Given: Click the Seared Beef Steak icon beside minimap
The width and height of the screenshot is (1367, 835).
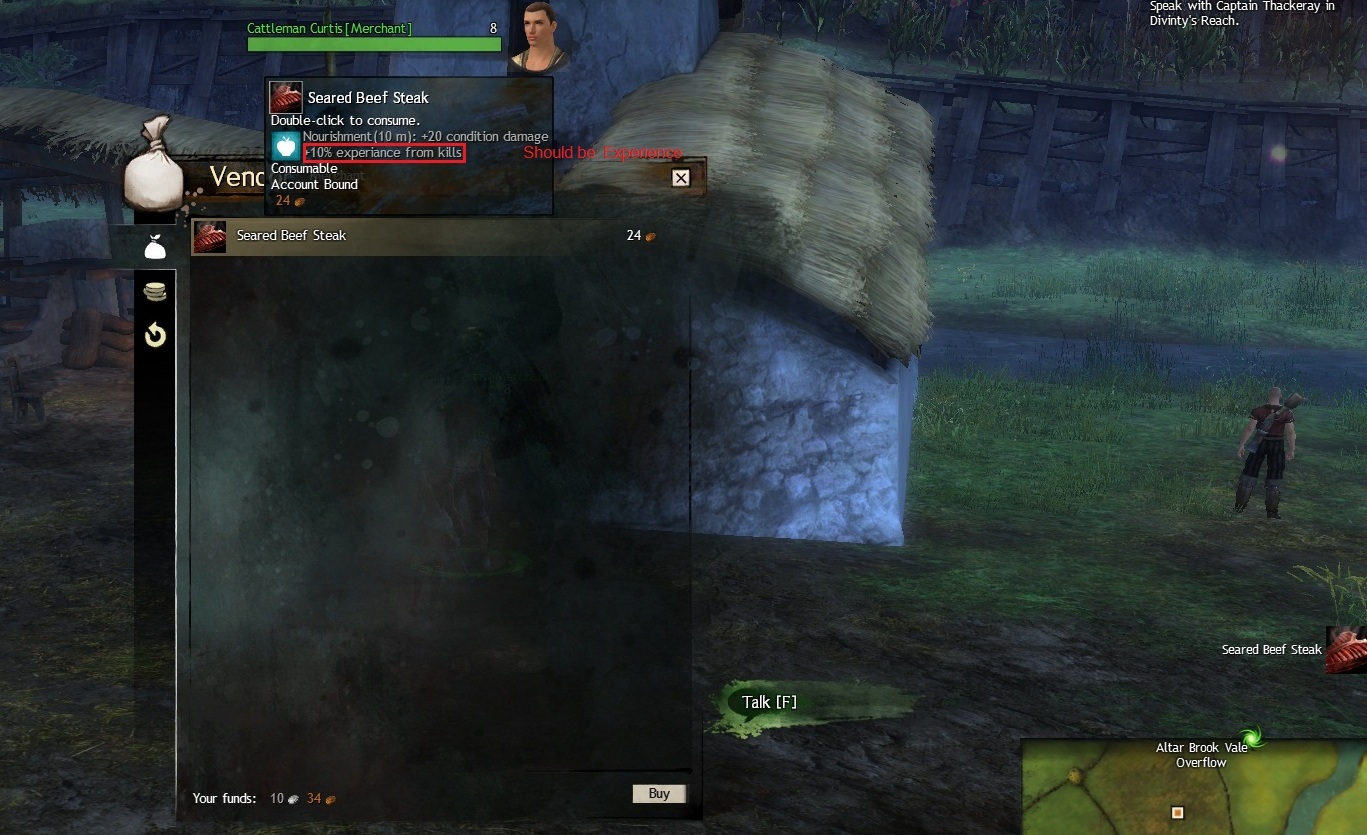Looking at the screenshot, I should tap(1346, 650).
